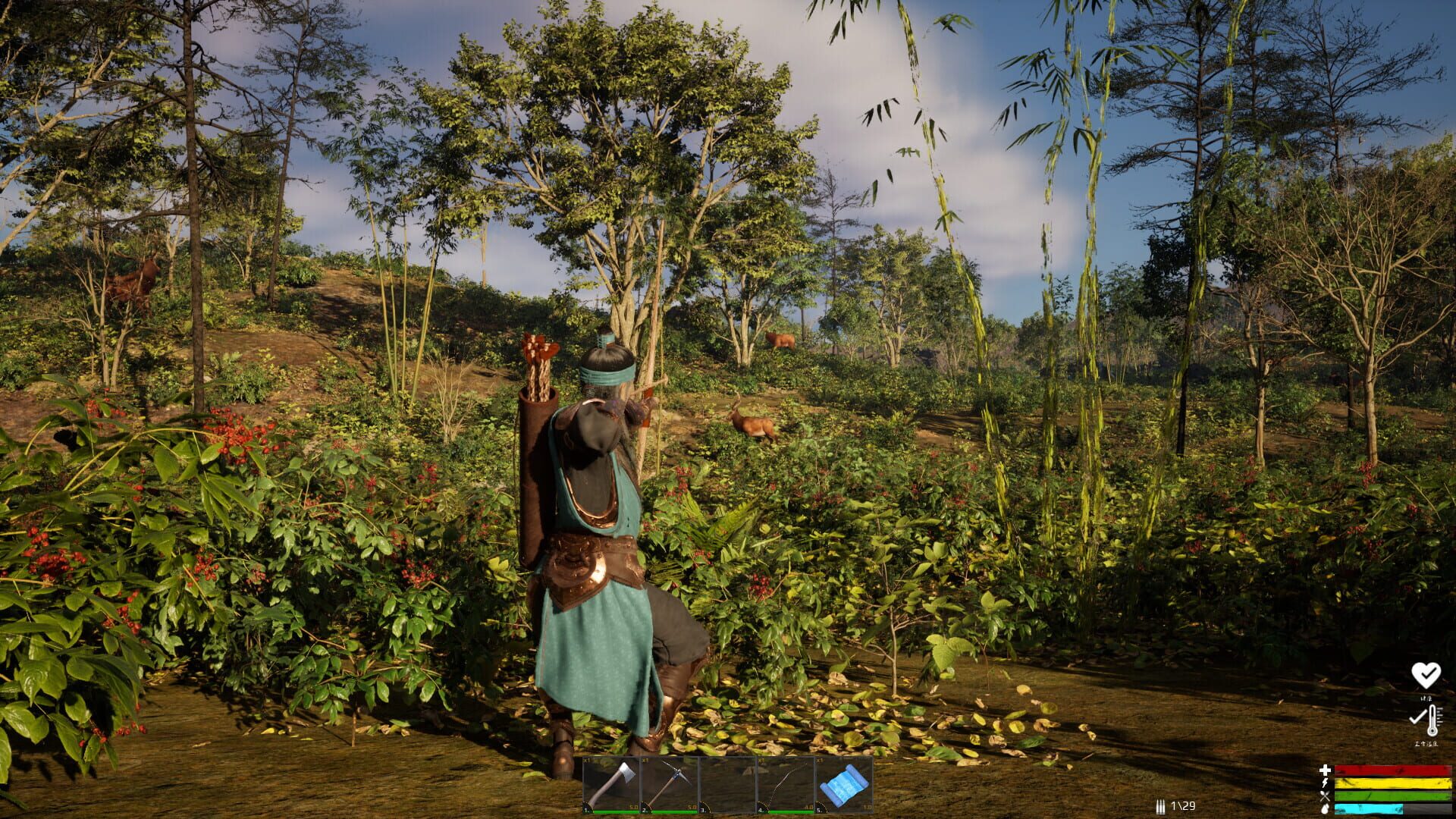This screenshot has height=819, width=1456.
Task: Click the crossed-utensils hunger icon
Action: [1324, 796]
